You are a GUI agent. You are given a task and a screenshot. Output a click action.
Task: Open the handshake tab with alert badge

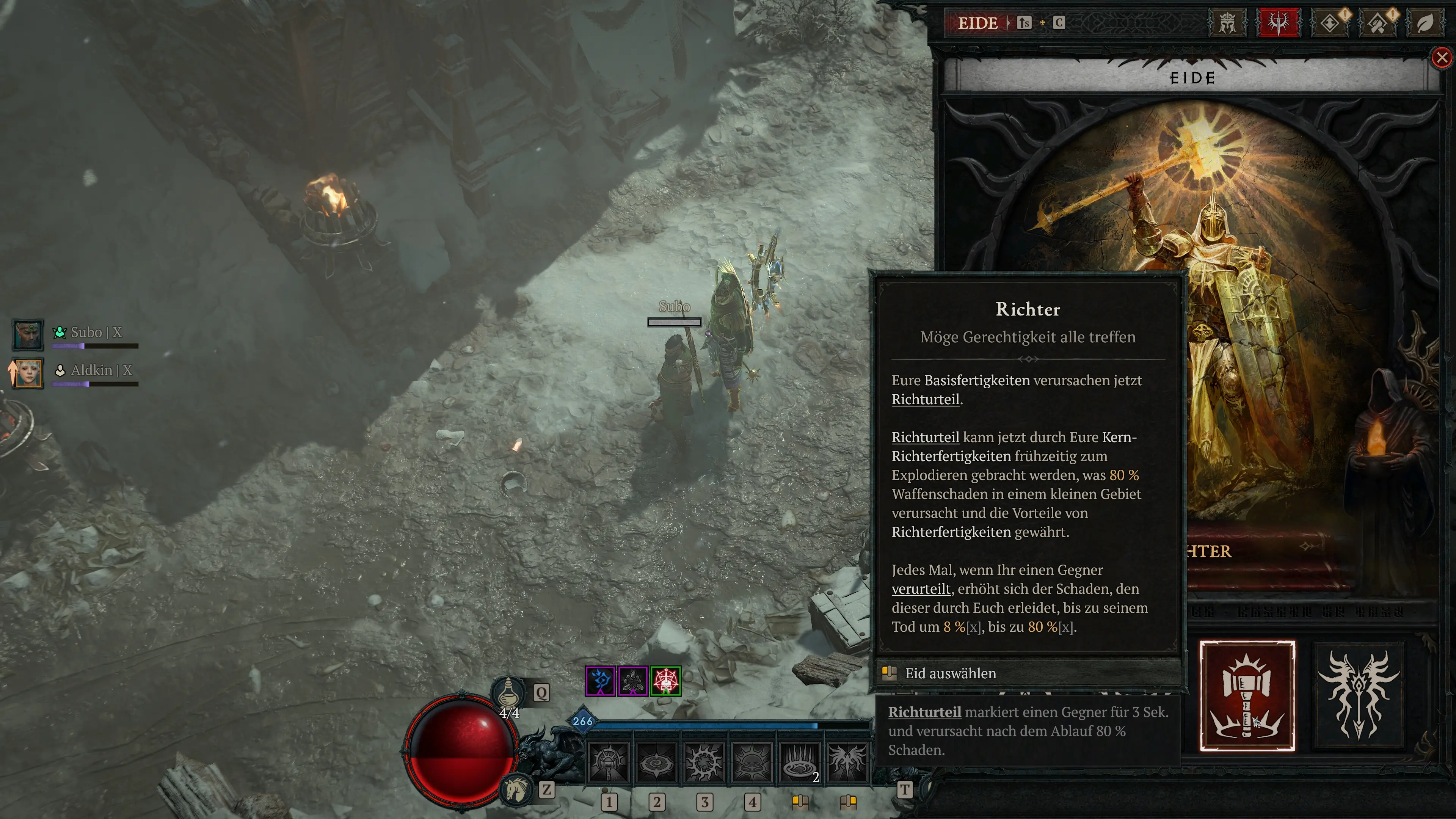pos(1378,23)
